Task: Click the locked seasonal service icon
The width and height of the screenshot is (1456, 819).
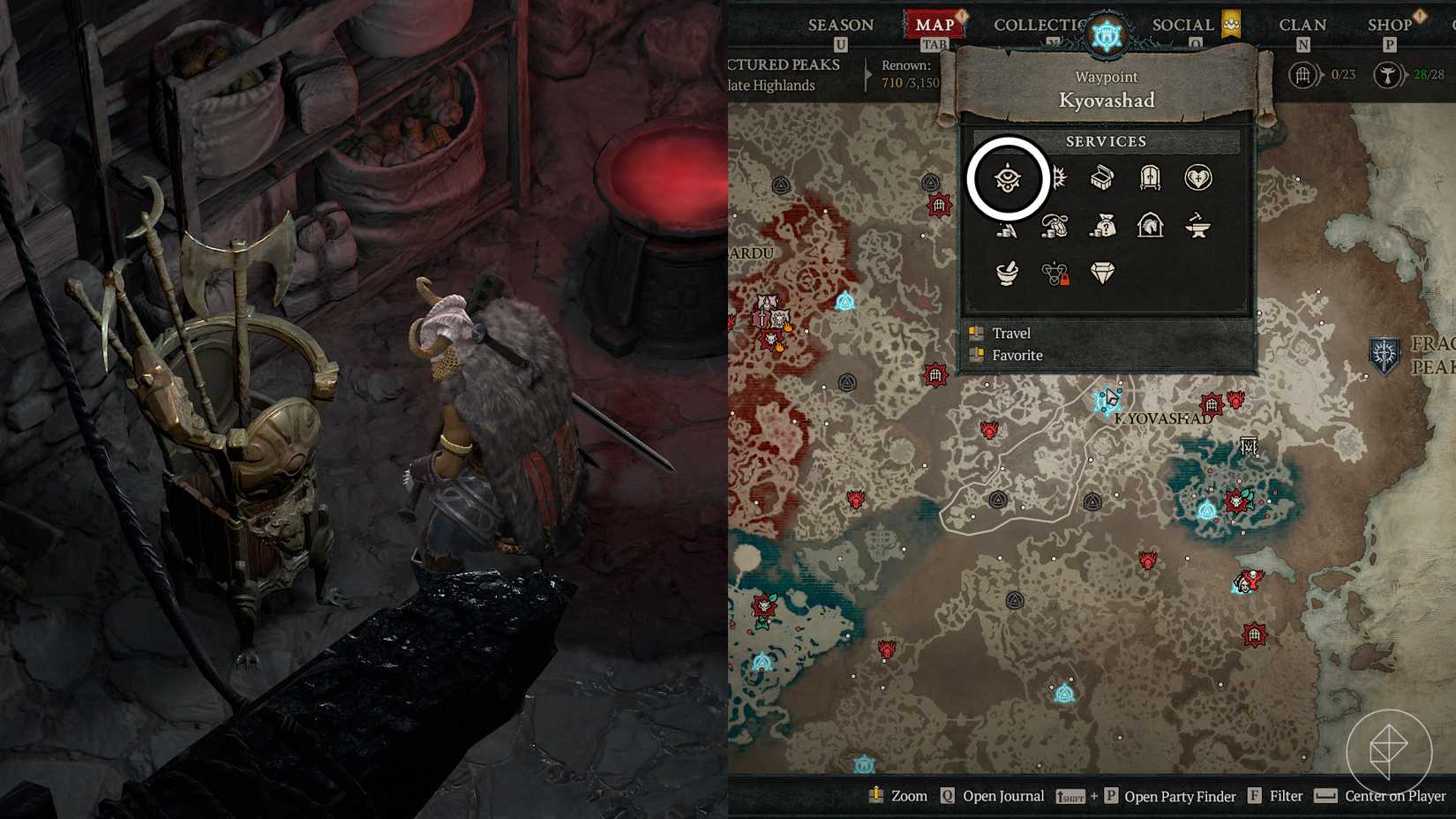Action: 1054,274
